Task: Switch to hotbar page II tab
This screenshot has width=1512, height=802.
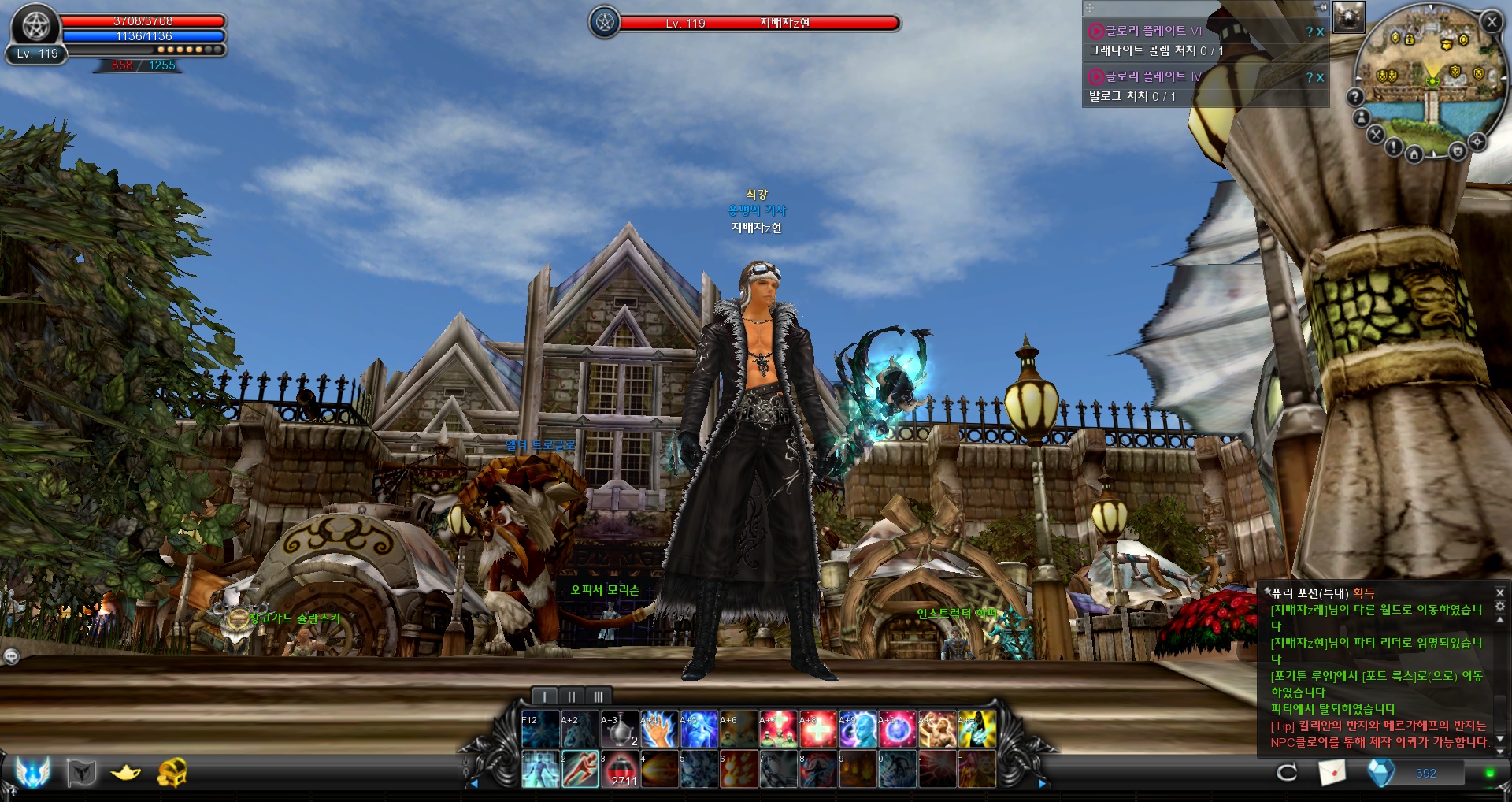Action: [571, 696]
